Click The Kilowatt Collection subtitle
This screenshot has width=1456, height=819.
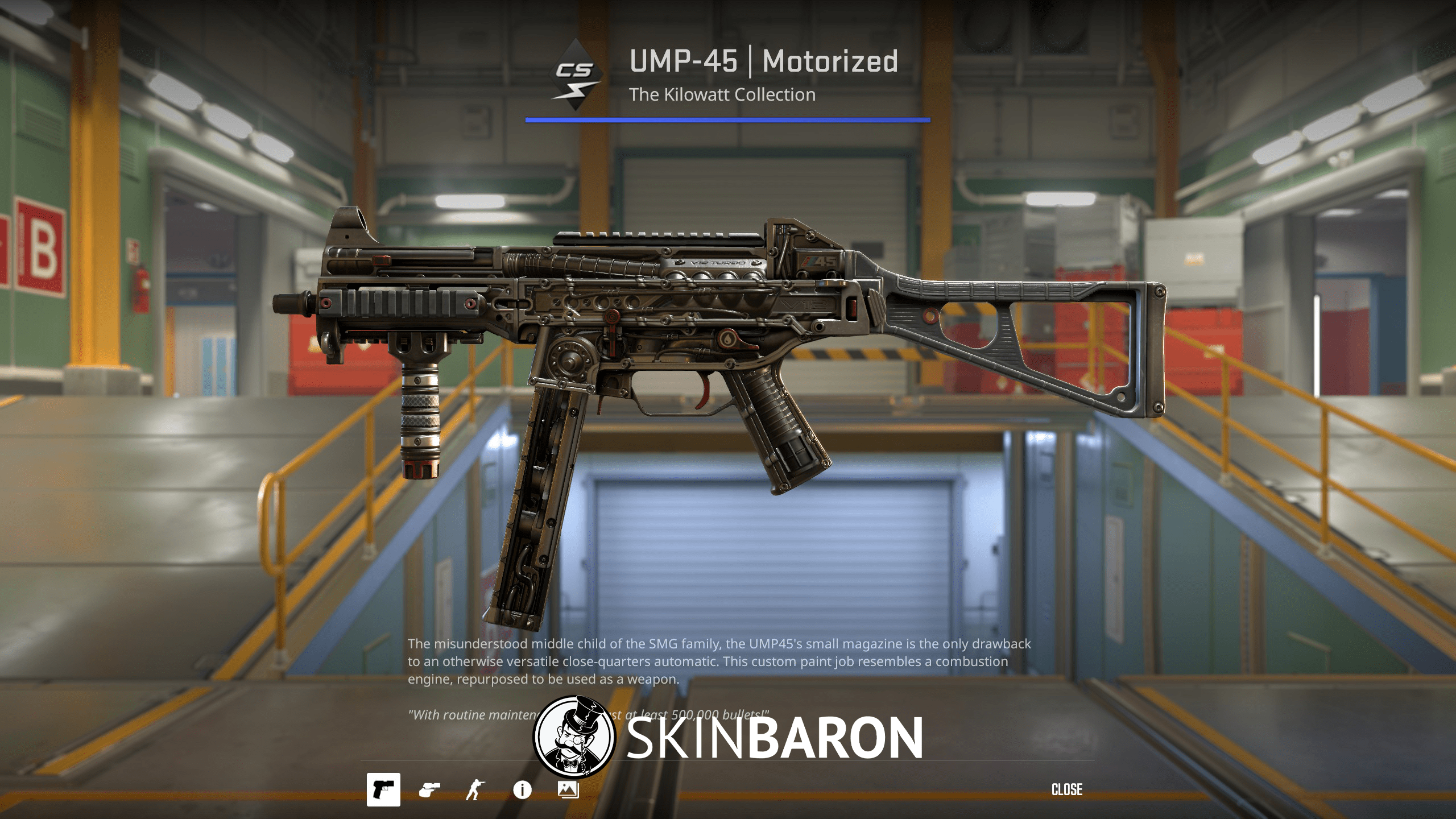click(x=723, y=95)
